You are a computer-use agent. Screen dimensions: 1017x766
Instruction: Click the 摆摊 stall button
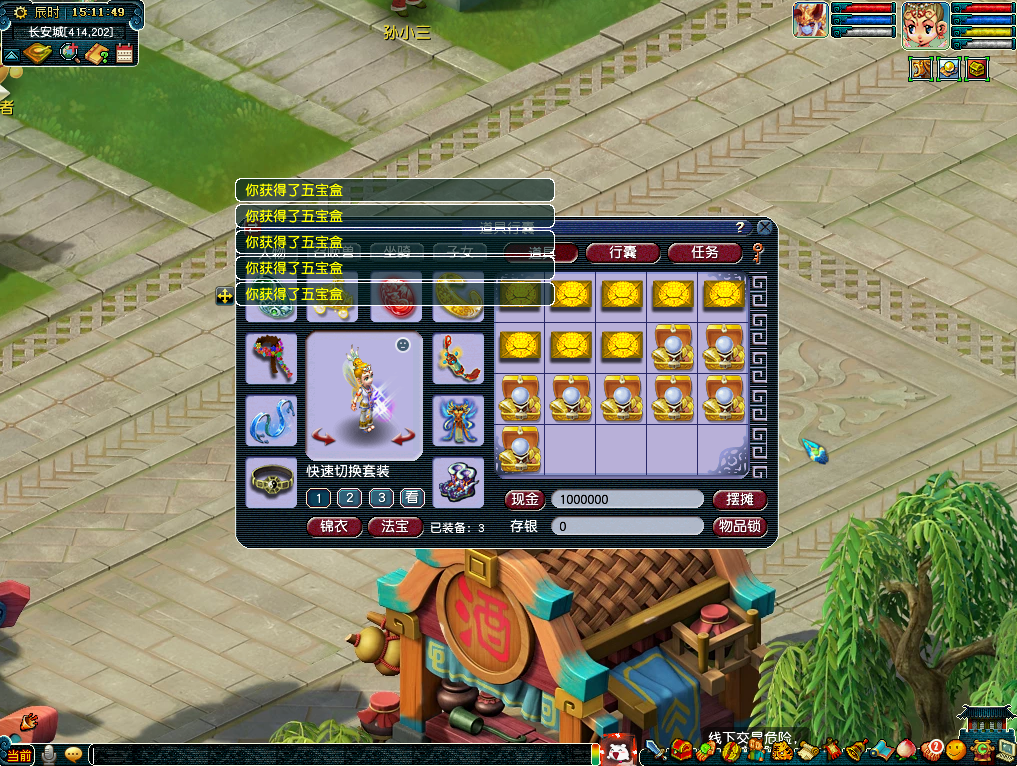tap(740, 499)
